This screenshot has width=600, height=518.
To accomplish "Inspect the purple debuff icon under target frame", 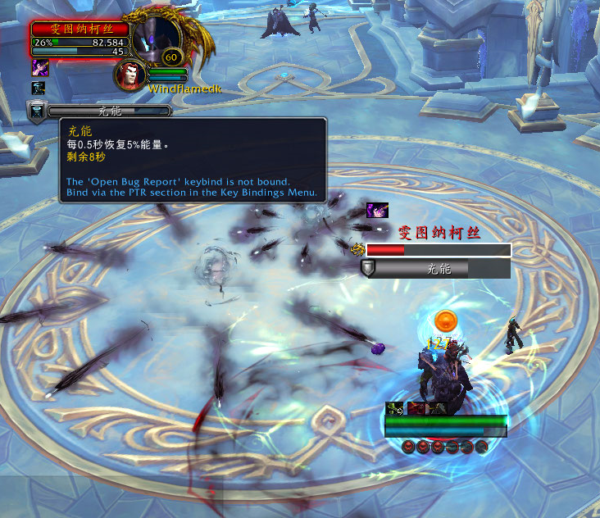I will (x=41, y=67).
